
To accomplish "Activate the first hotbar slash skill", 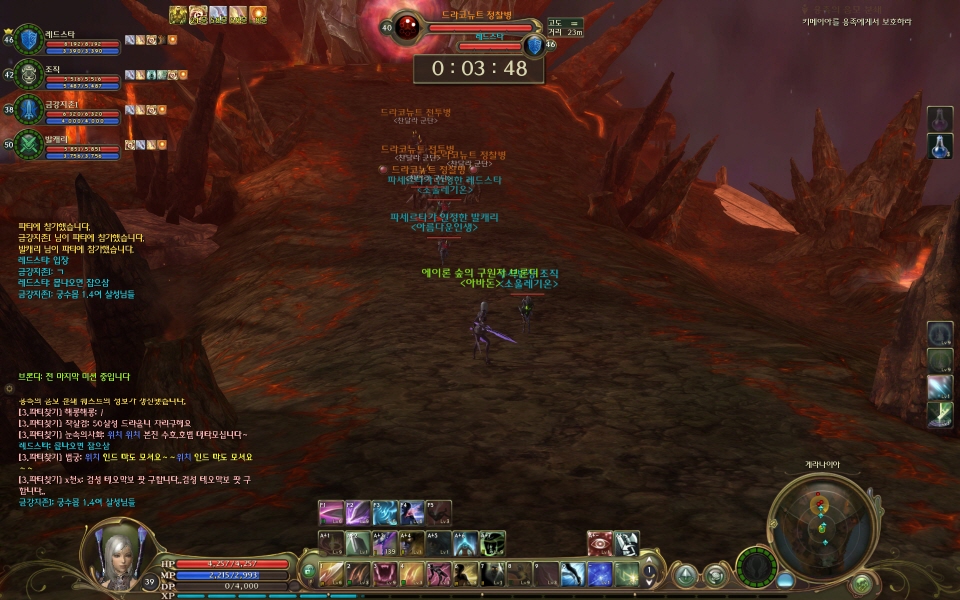I will (331, 574).
